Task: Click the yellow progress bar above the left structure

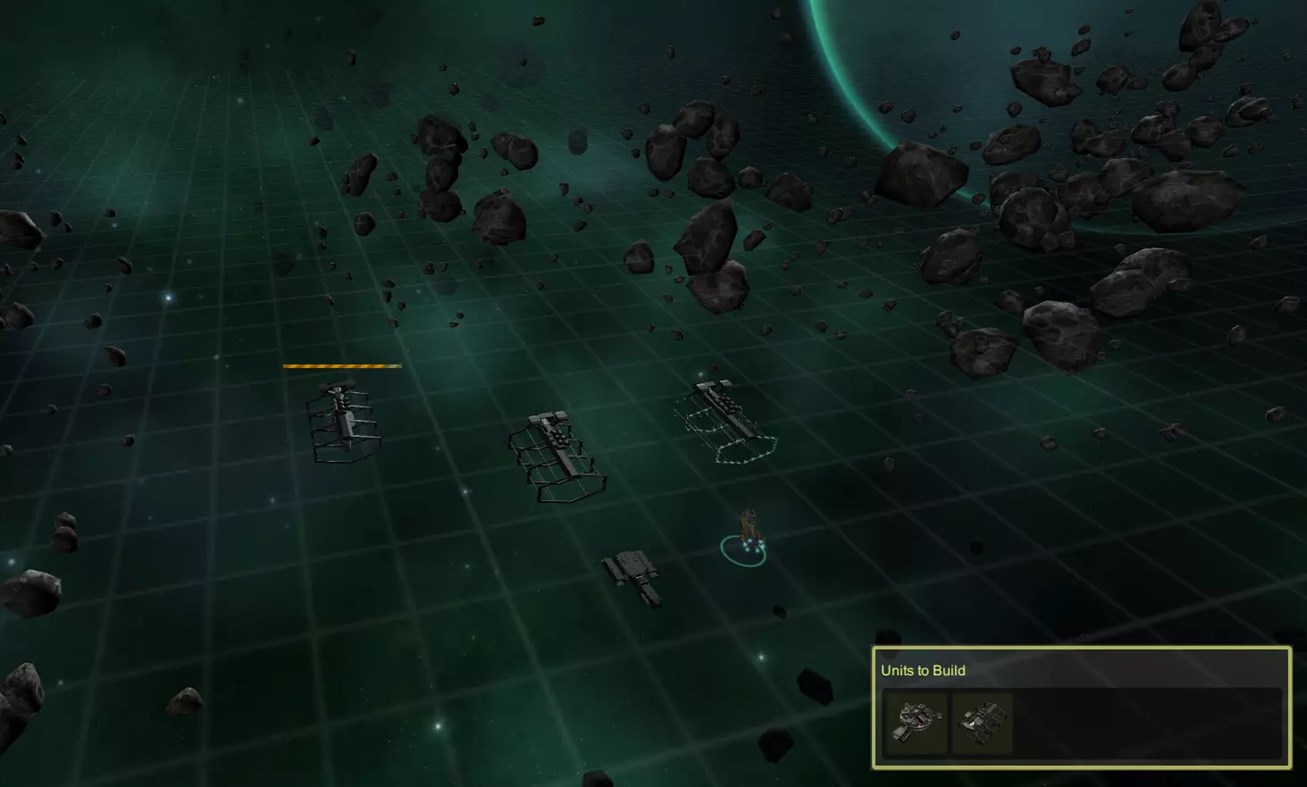Action: (342, 366)
